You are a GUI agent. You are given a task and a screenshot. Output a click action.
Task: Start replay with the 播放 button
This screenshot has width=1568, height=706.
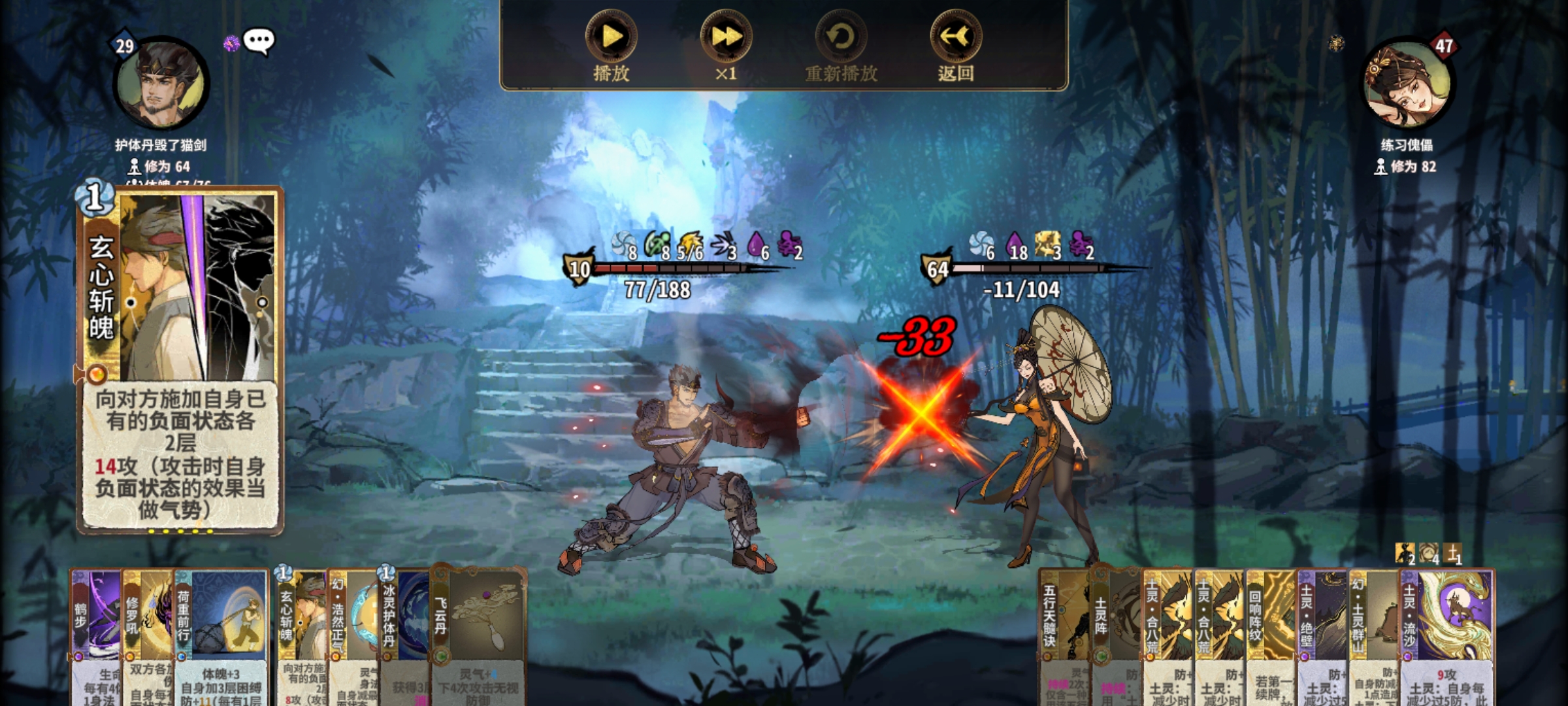click(x=611, y=38)
